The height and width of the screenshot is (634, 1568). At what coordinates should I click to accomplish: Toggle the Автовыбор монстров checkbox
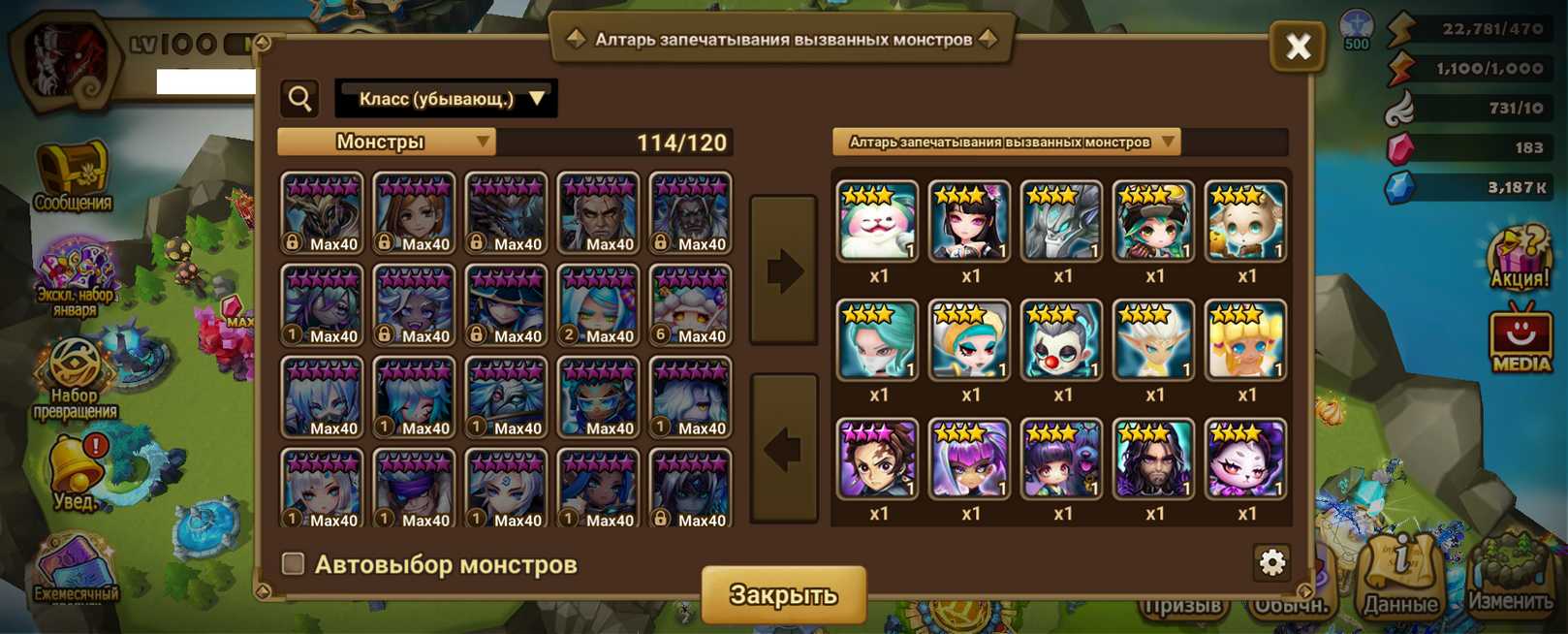293,563
